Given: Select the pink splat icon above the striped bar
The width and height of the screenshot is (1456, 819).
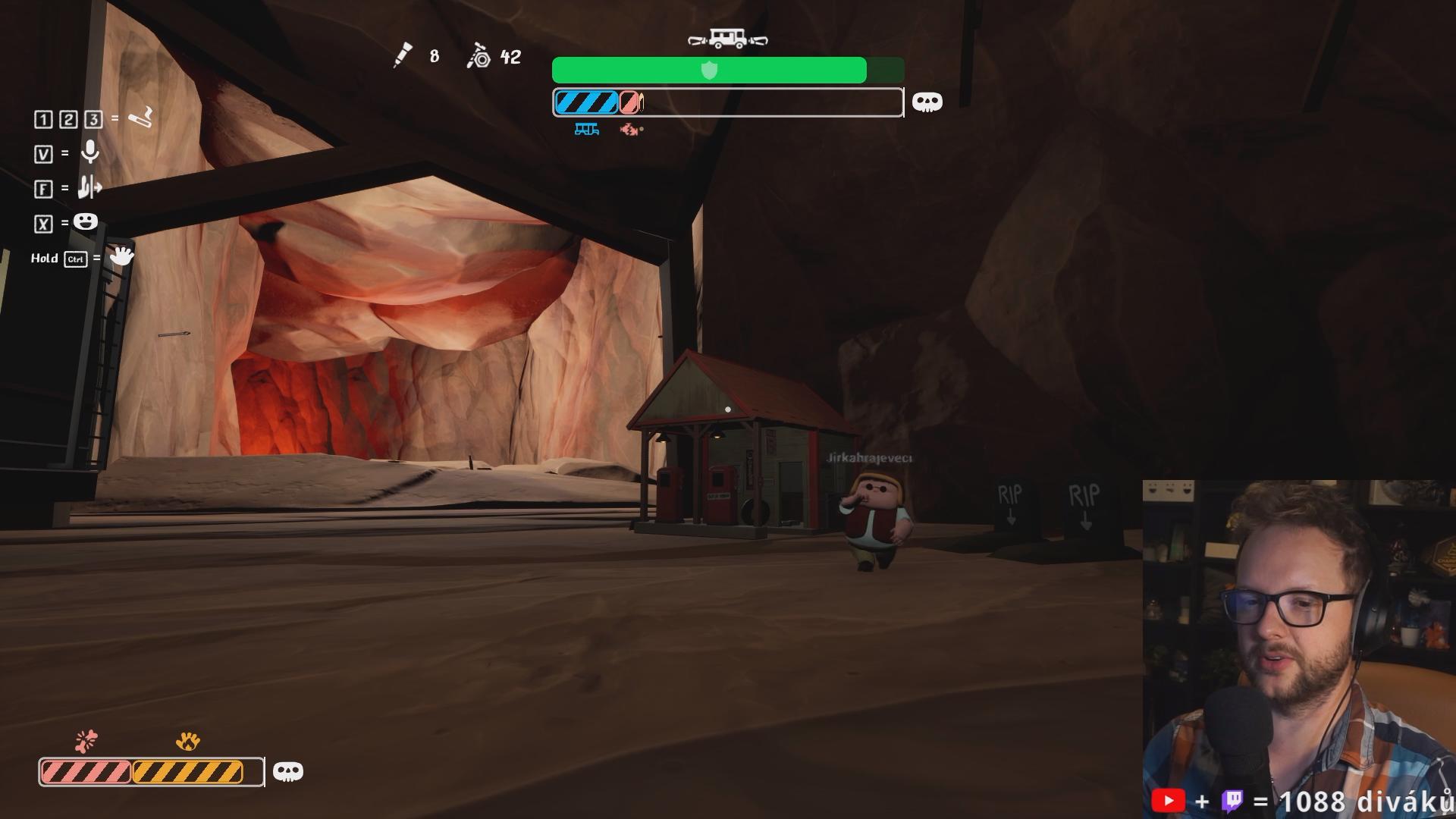Looking at the screenshot, I should click(x=86, y=740).
